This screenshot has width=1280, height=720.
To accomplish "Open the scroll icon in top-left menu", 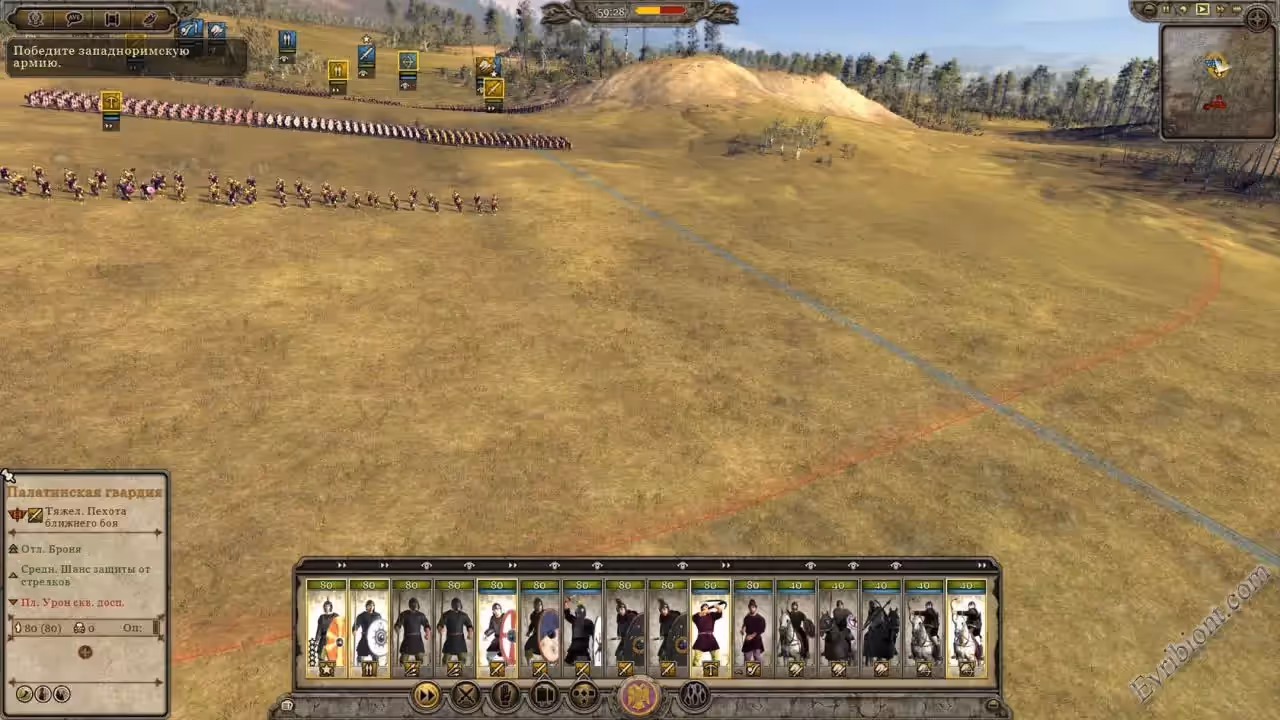I will coord(112,18).
